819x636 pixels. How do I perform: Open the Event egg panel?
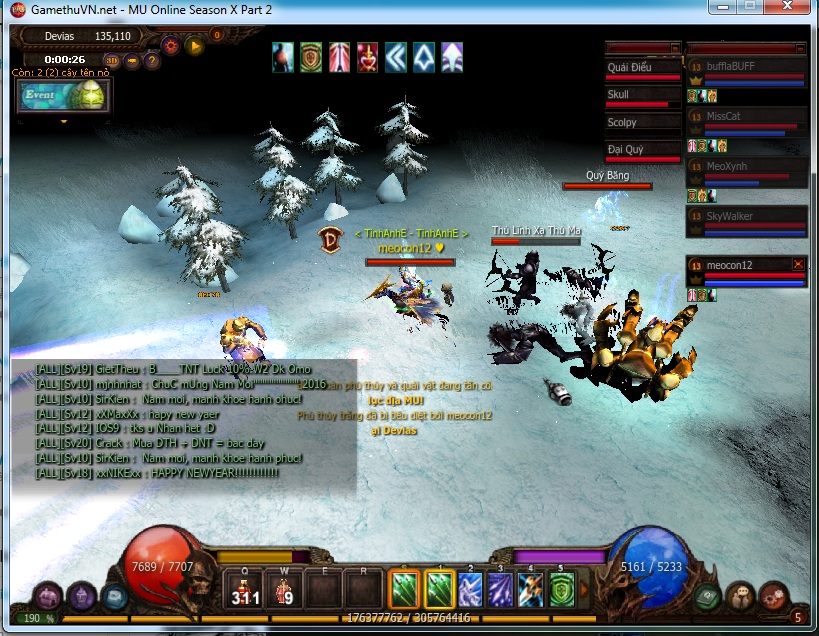[64, 96]
